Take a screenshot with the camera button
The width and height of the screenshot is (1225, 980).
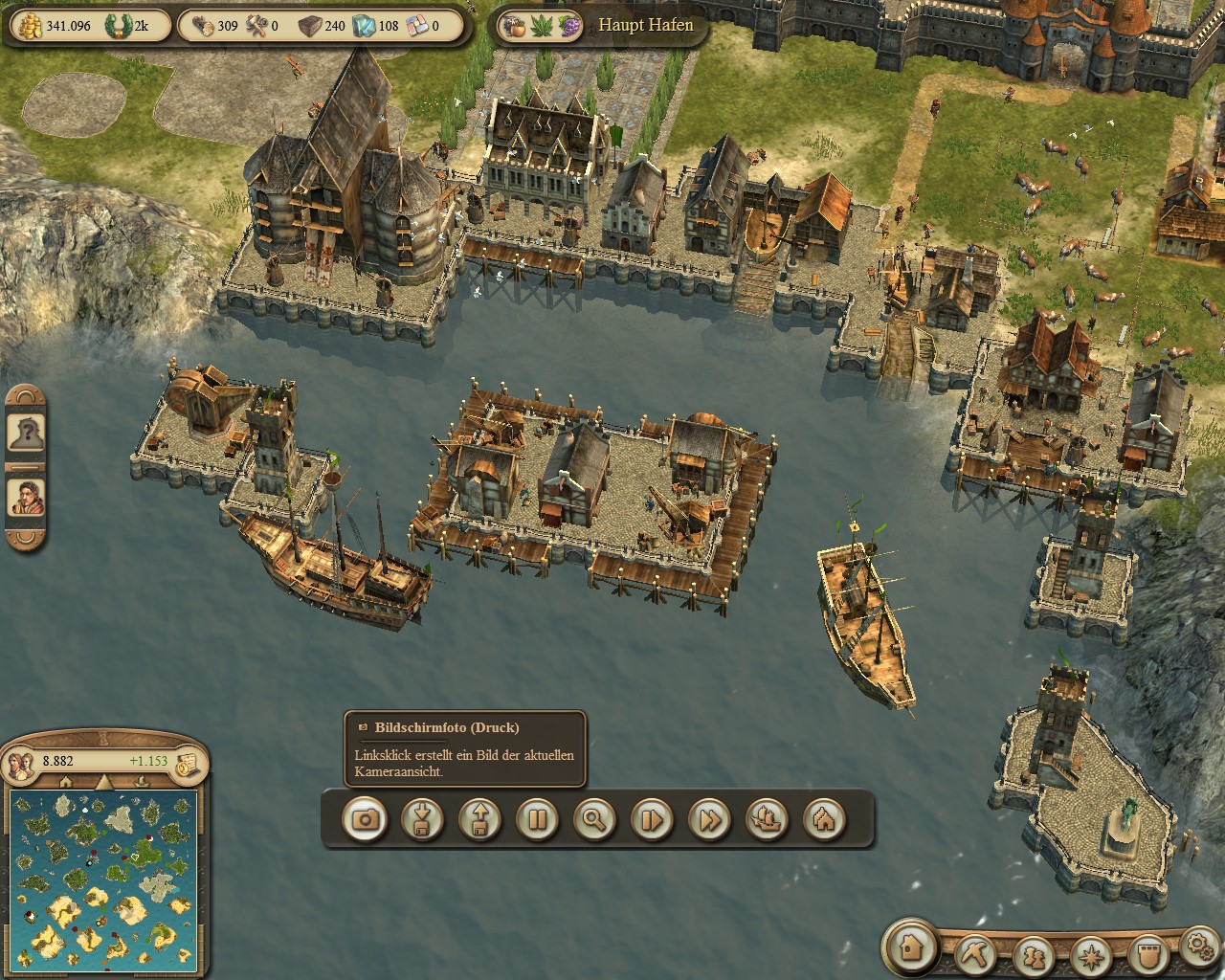[x=365, y=819]
